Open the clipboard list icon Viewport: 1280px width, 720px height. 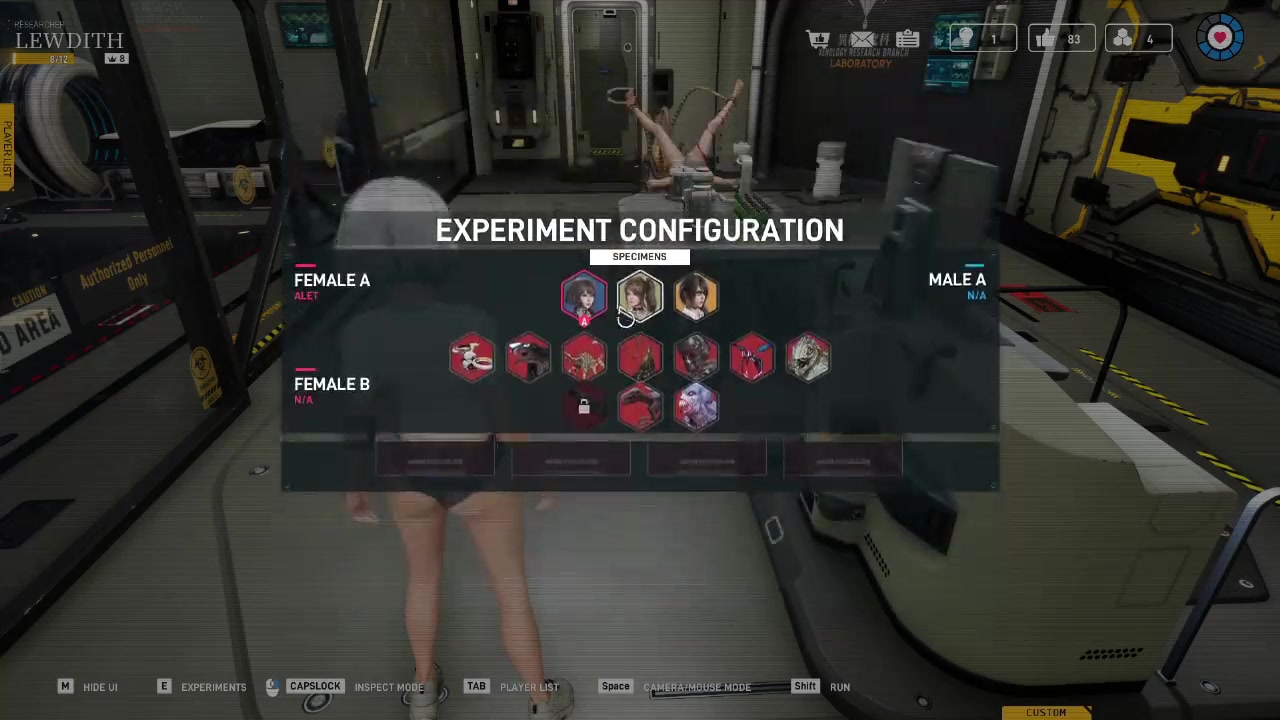(x=907, y=39)
